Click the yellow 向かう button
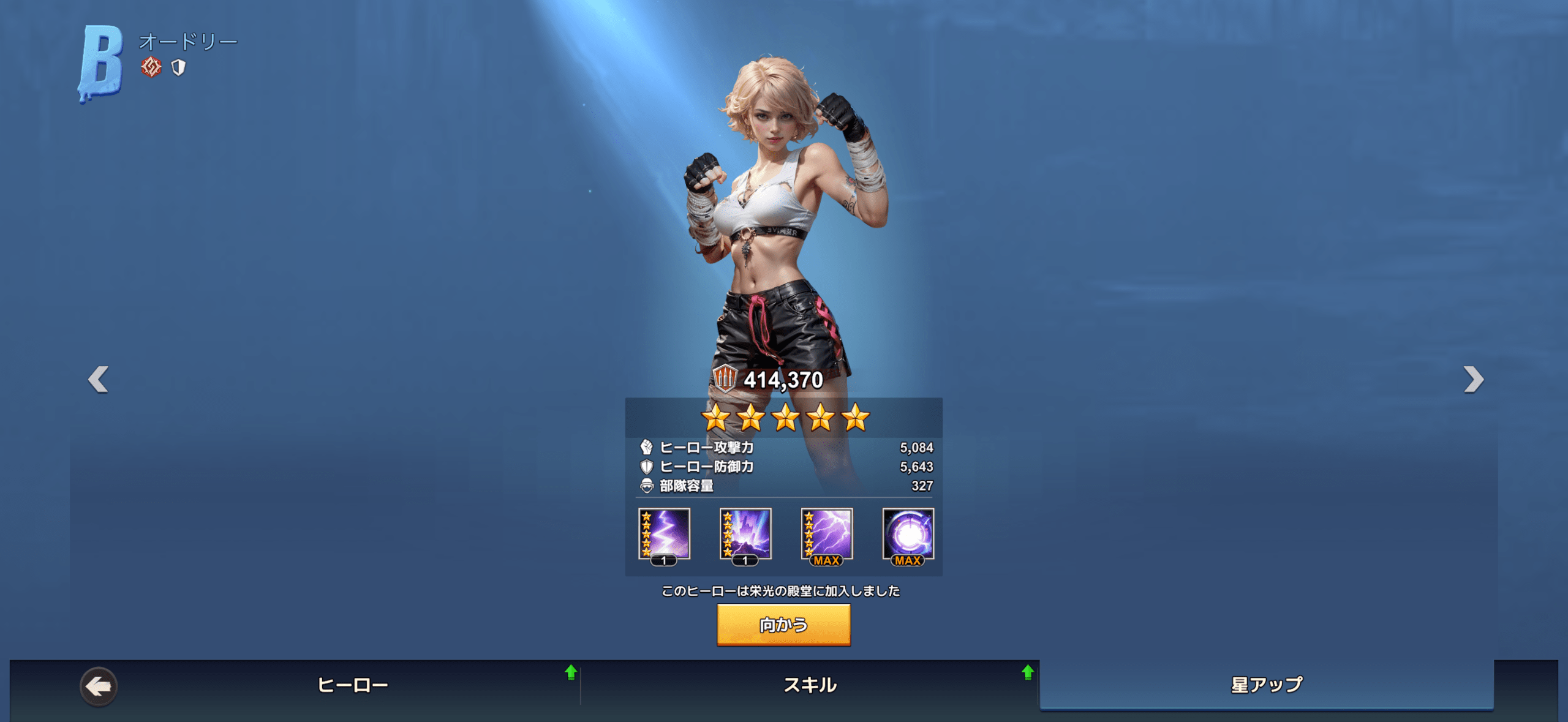This screenshot has height=722, width=1568. click(783, 624)
